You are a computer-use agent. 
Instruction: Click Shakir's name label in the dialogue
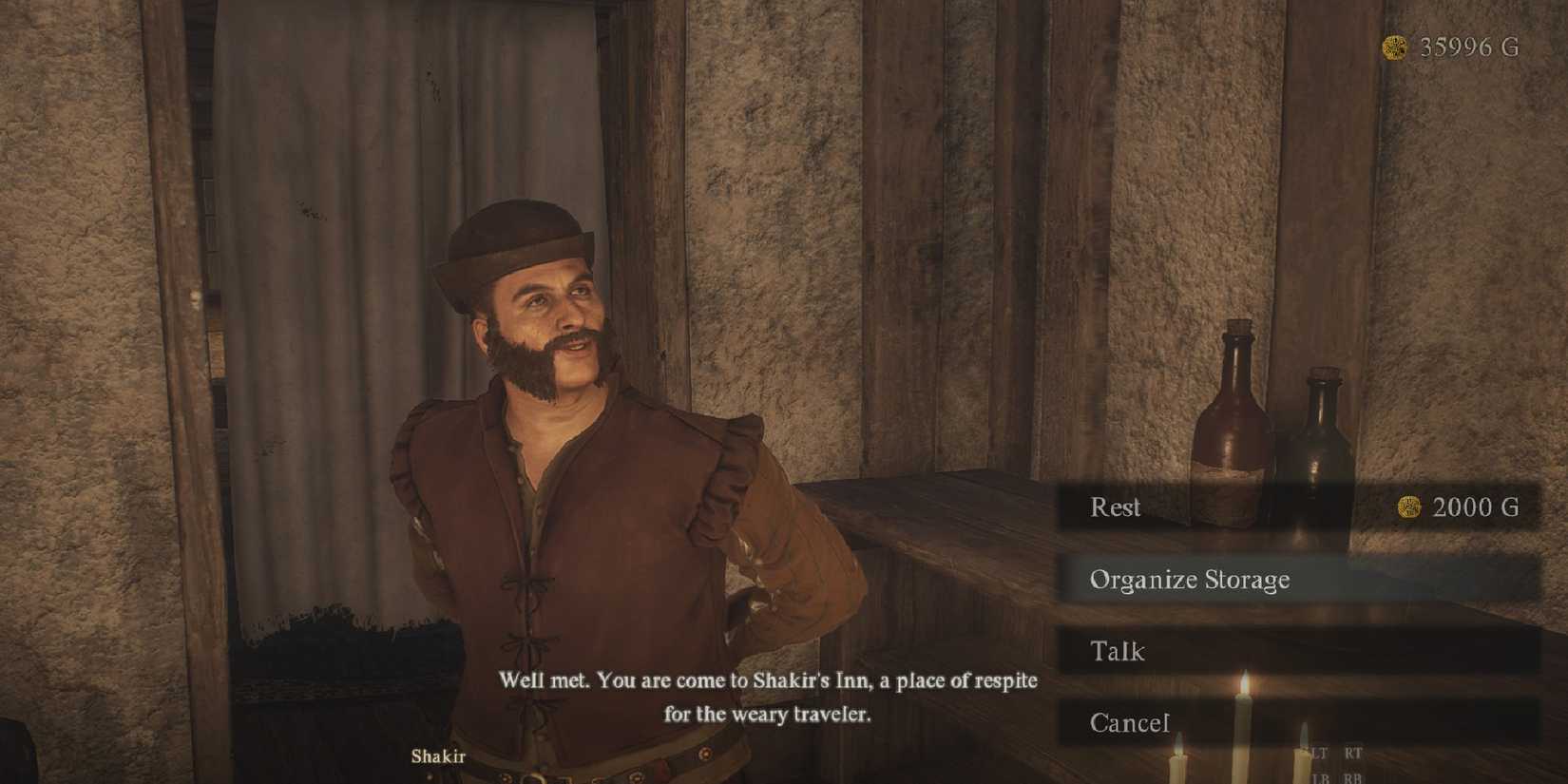pyautogui.click(x=438, y=757)
